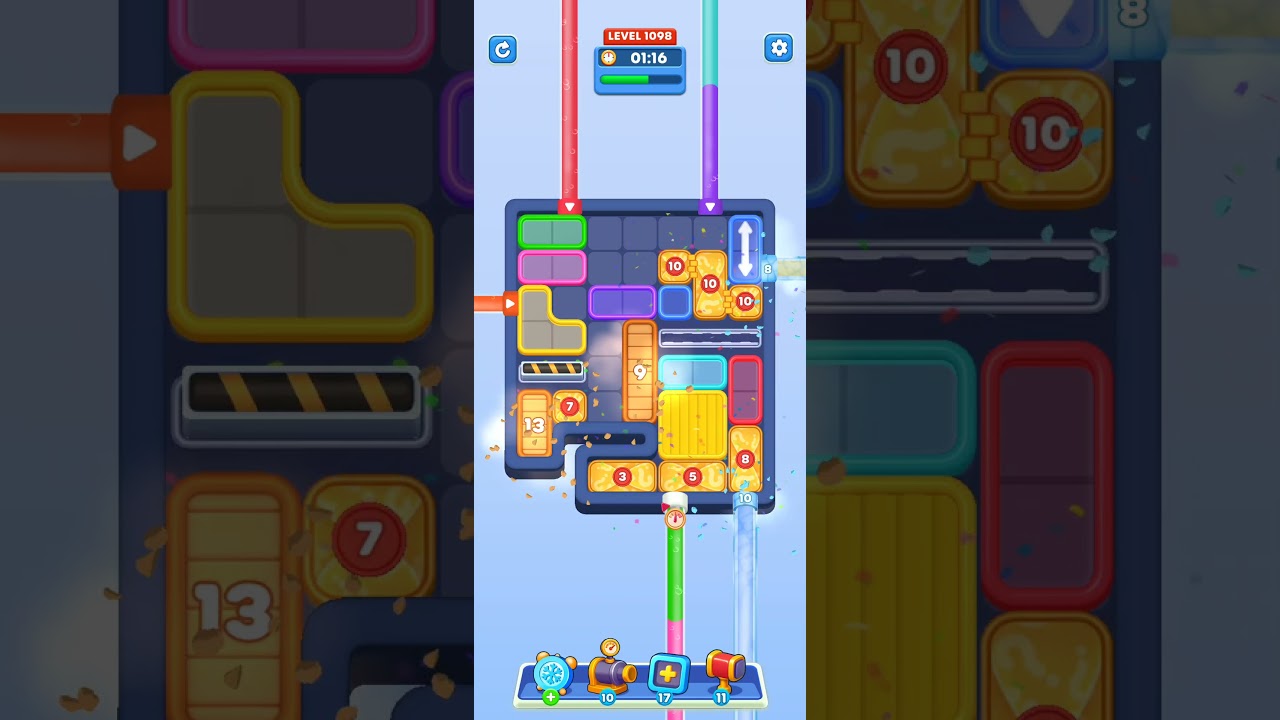This screenshot has width=1280, height=720.
Task: Tap the white double-arrow block on the board
Action: tap(745, 246)
